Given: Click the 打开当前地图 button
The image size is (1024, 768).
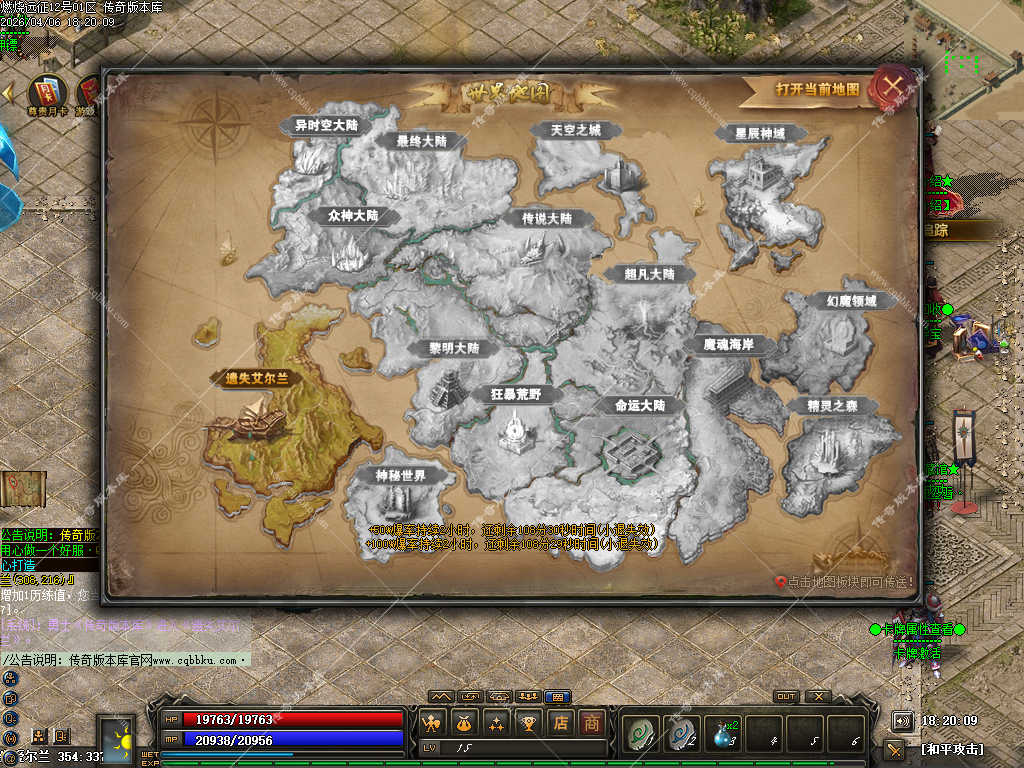Looking at the screenshot, I should [817, 89].
